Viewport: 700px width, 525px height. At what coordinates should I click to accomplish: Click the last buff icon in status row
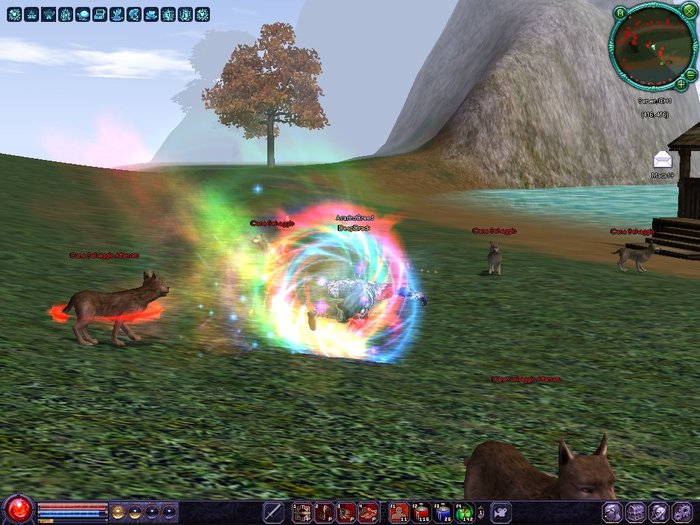[x=202, y=14]
